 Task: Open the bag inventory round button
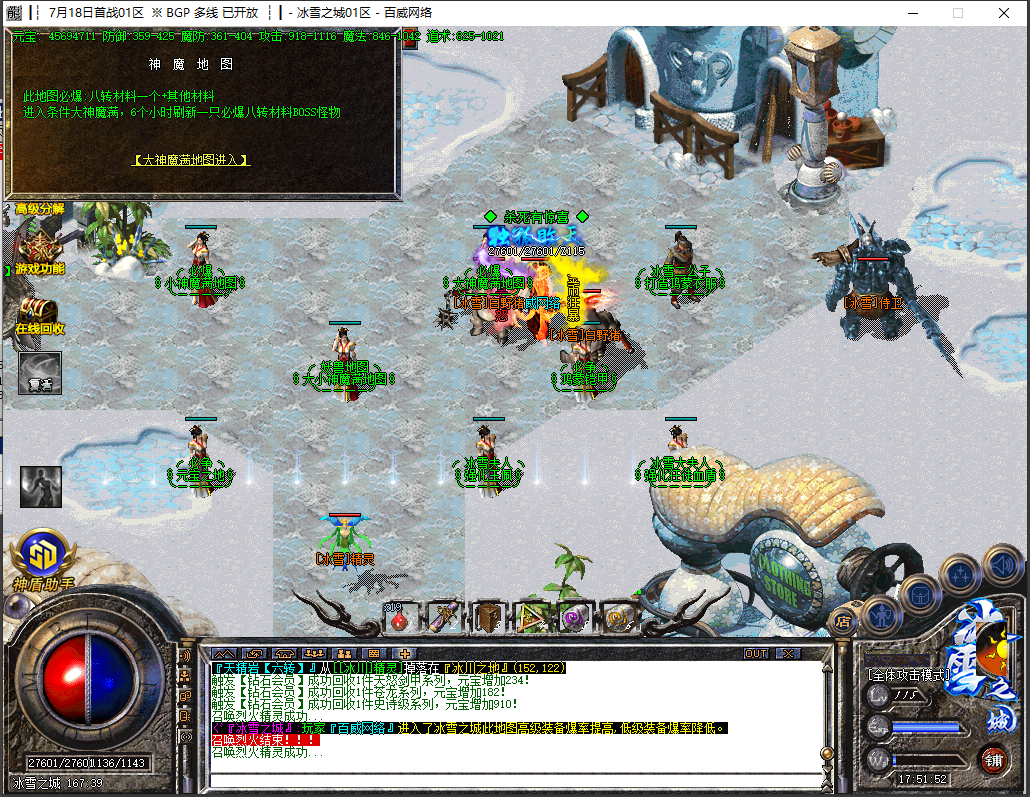(x=920, y=592)
